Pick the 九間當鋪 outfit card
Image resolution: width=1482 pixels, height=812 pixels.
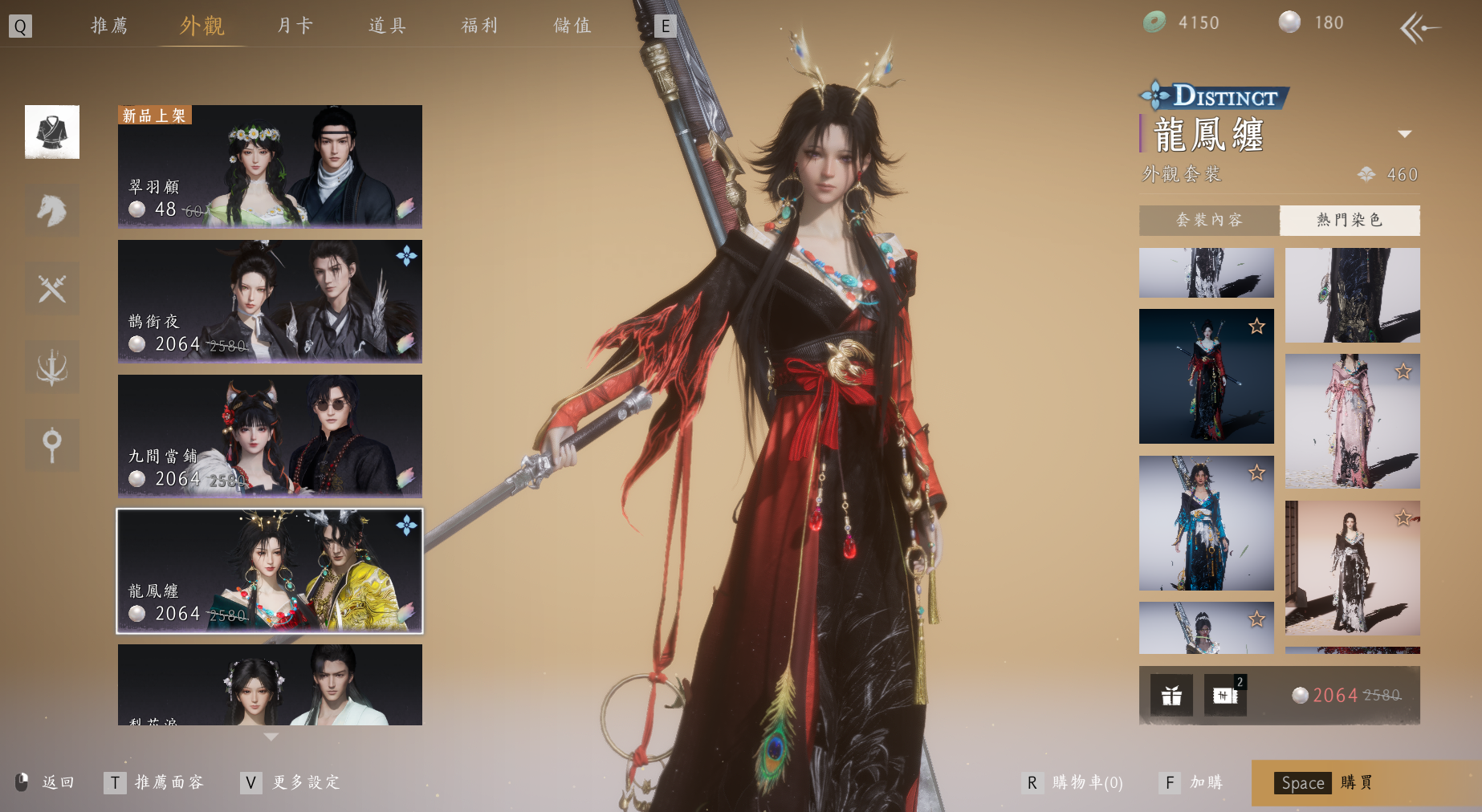coord(270,436)
